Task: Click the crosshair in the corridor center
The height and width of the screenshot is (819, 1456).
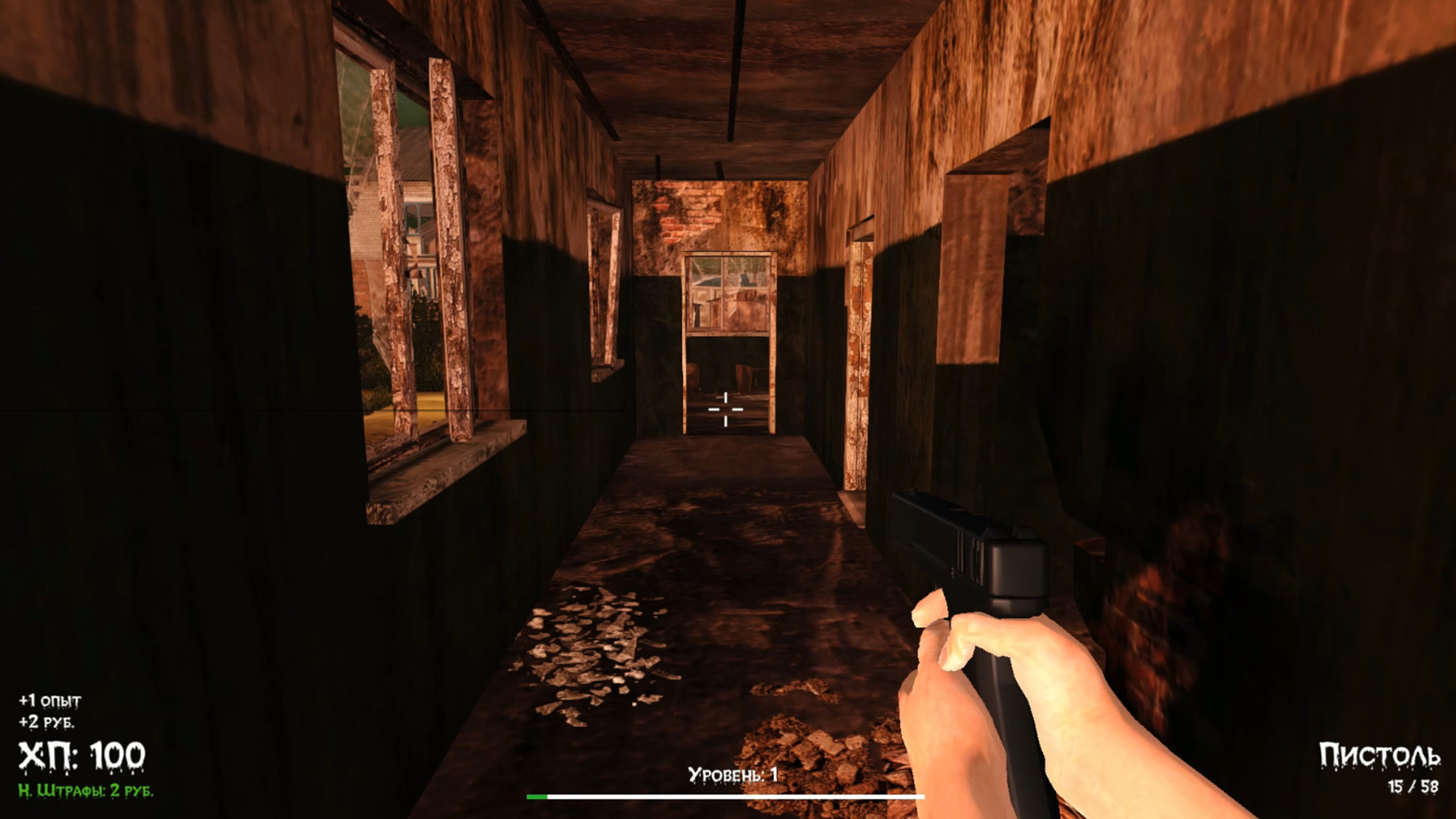Action: 726,408
